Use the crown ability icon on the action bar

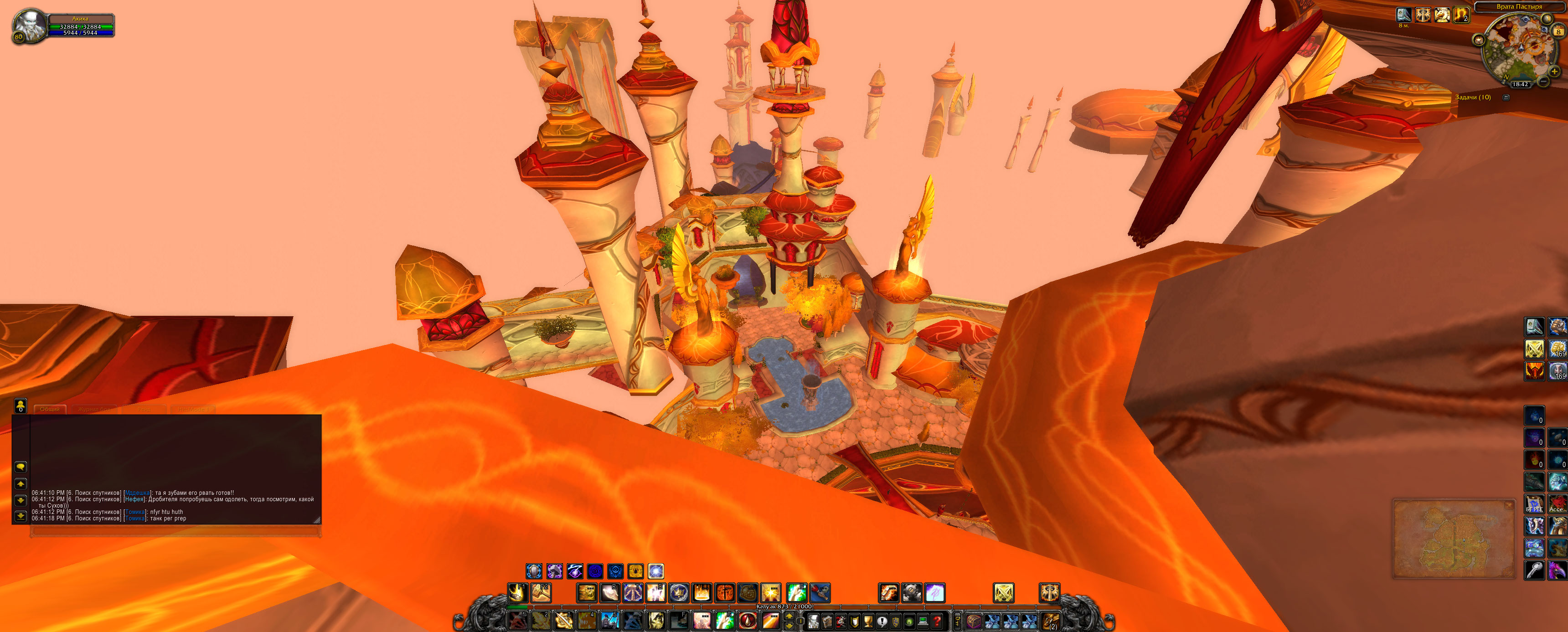679,592
